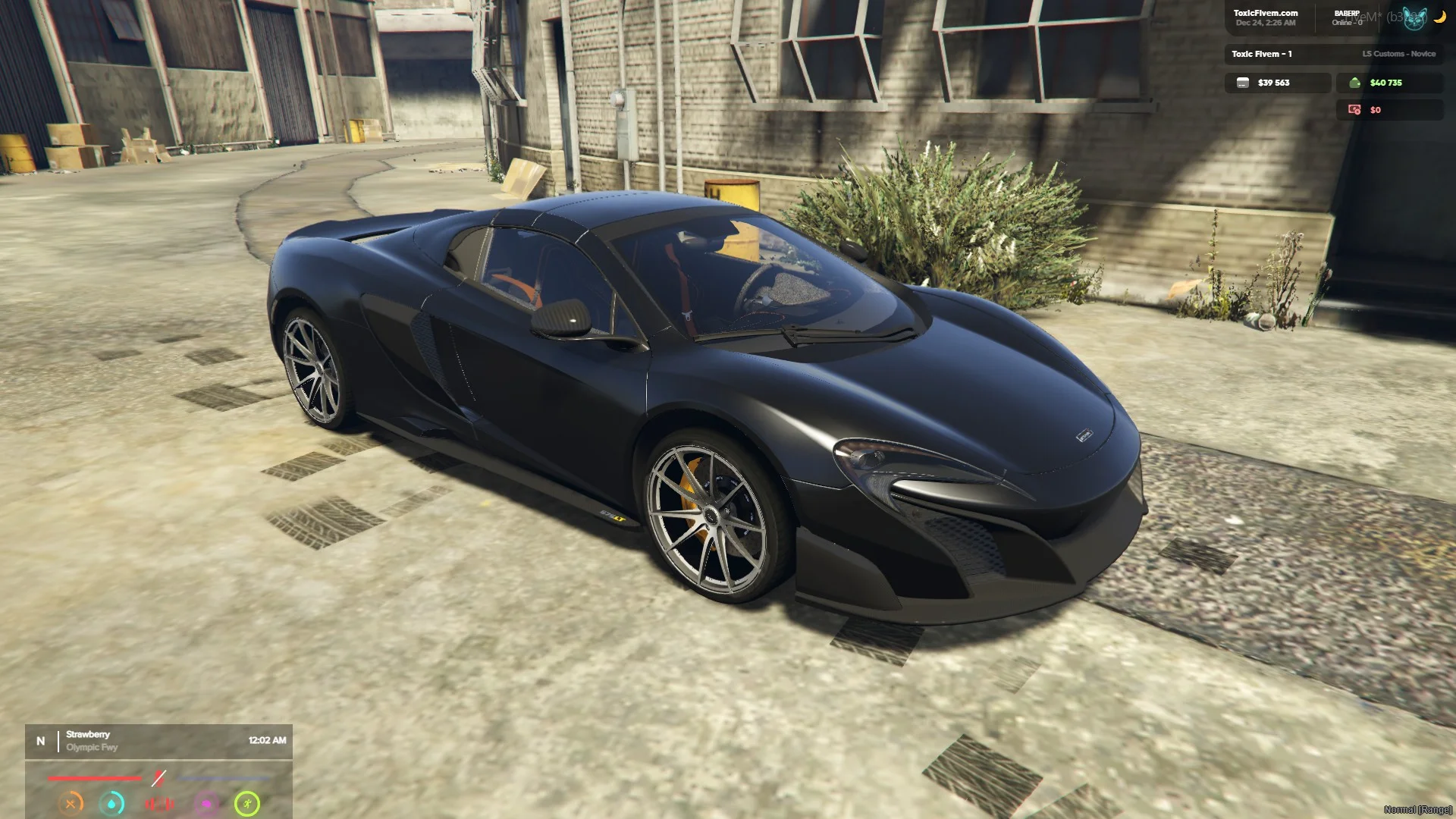Click the cyan water drop thirst icon
This screenshot has width=1456, height=819.
(x=112, y=803)
